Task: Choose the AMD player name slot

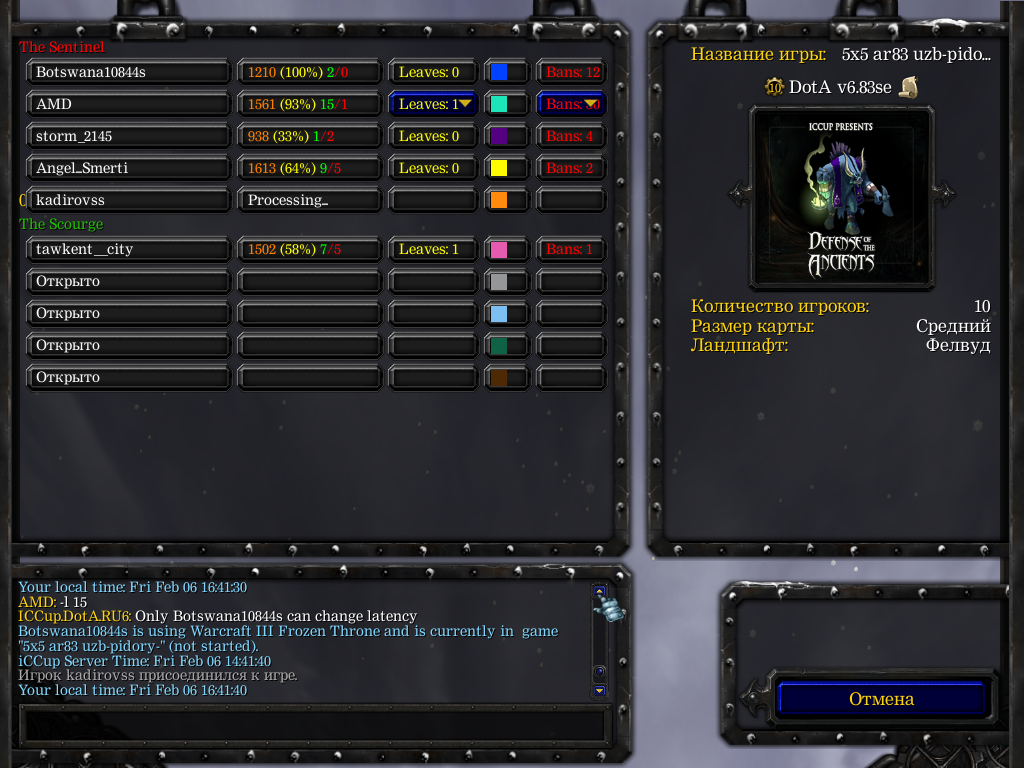Action: [x=128, y=104]
